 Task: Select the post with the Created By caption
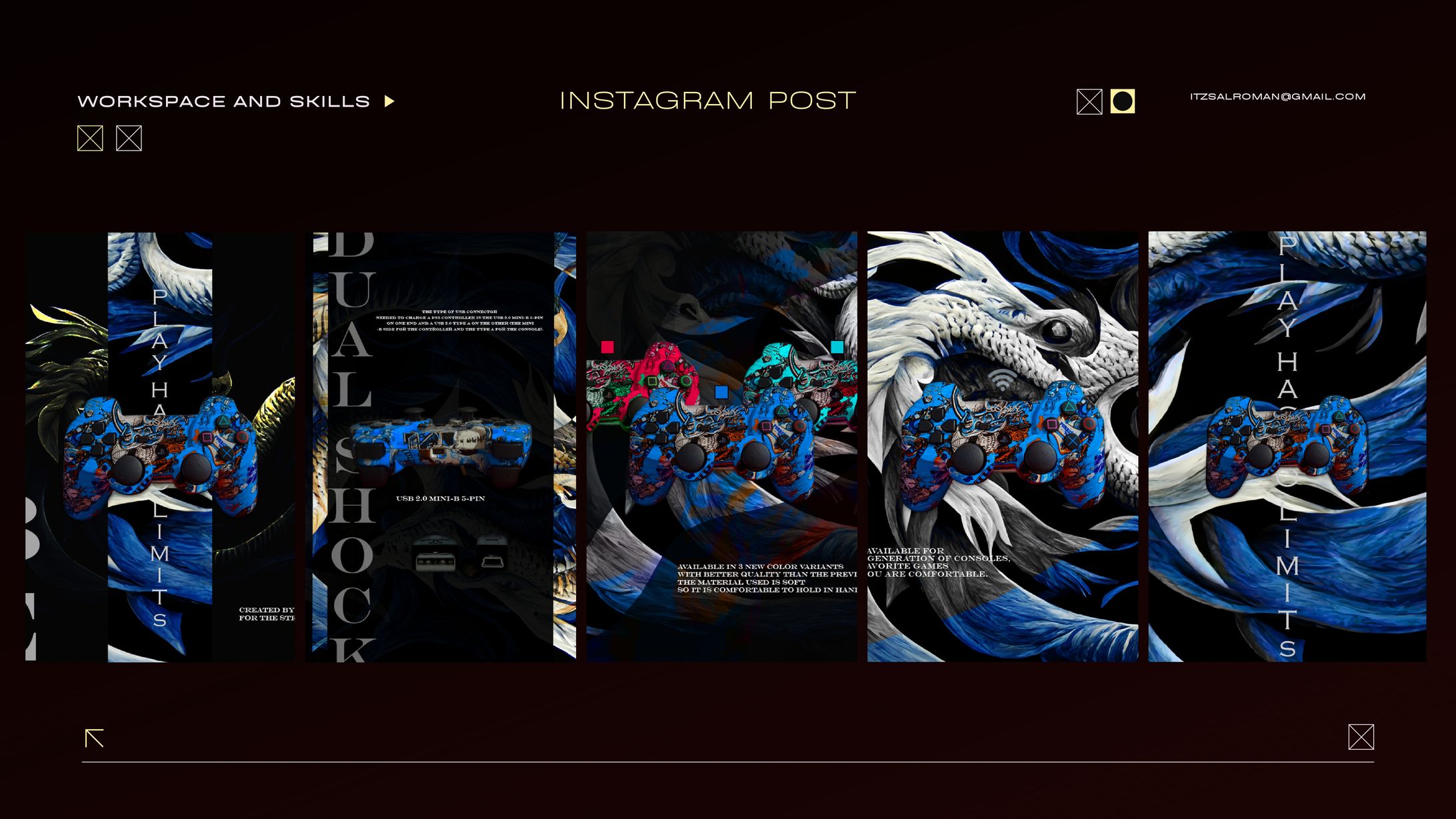(x=160, y=446)
